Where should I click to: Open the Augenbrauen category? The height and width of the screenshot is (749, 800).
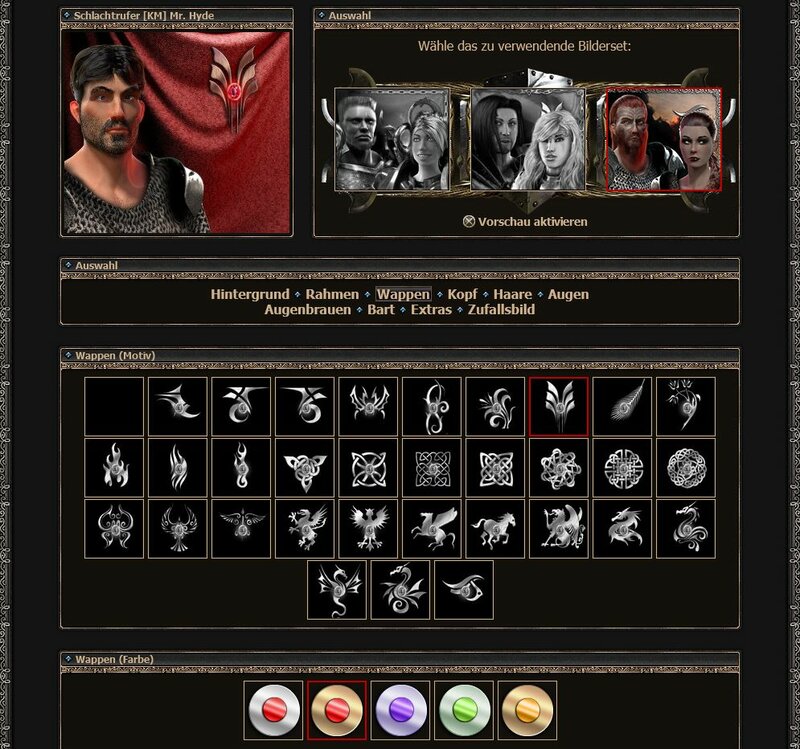308,310
